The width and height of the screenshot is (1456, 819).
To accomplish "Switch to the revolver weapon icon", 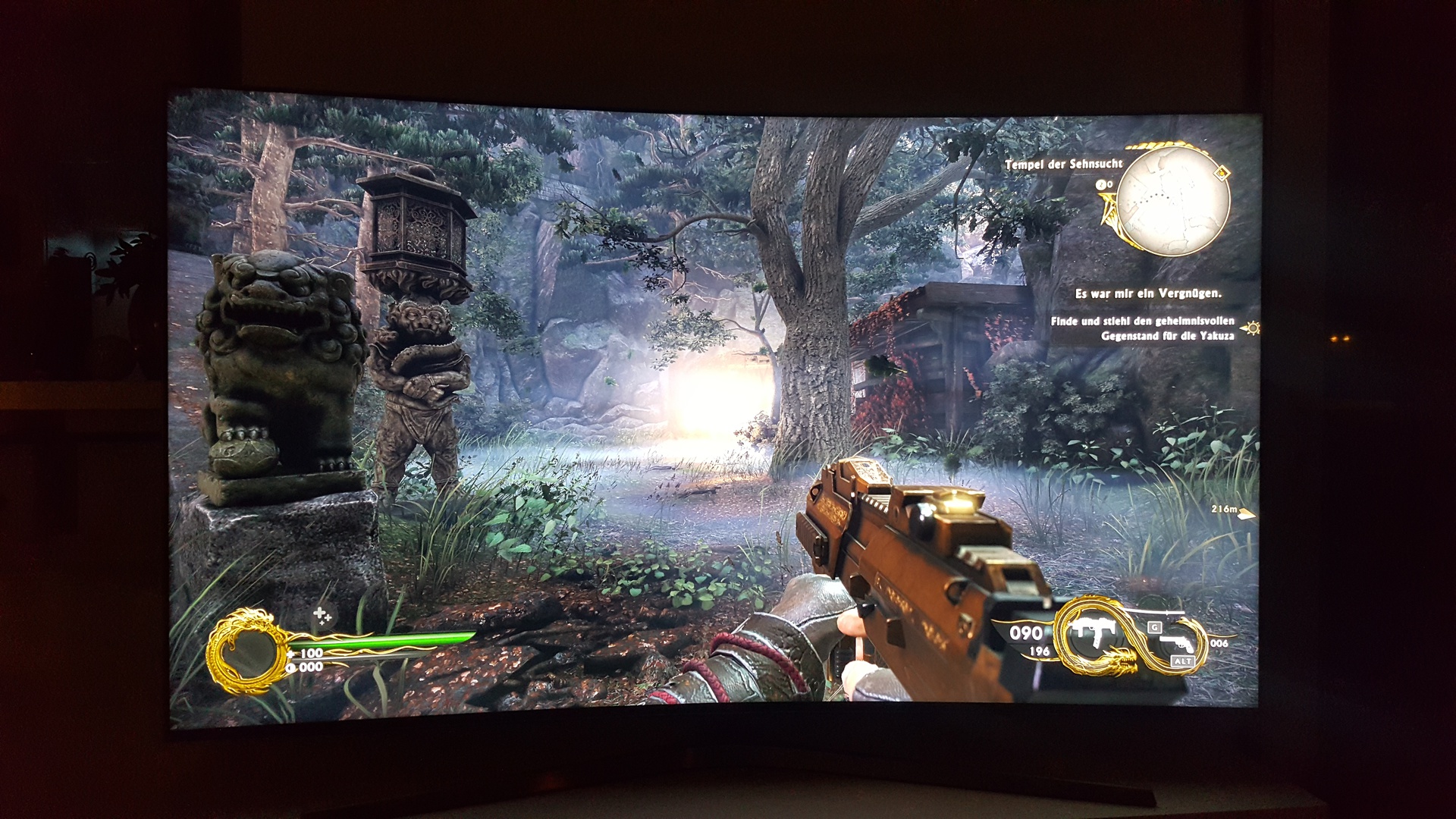I will click(1177, 645).
